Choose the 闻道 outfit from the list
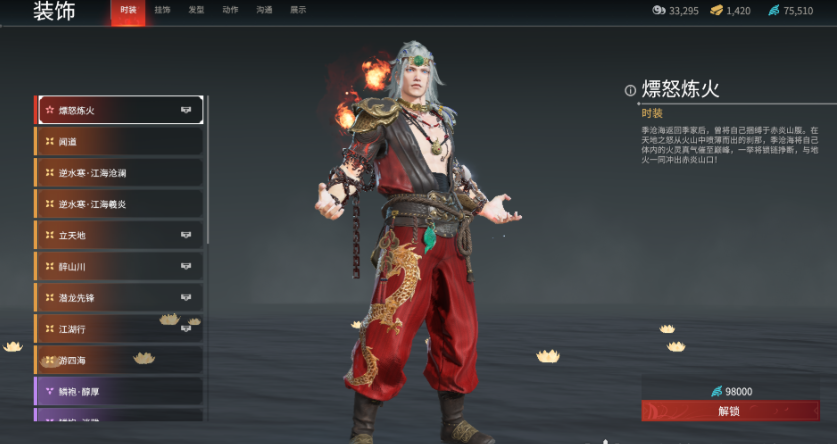Viewport: 837px width, 444px height. tap(120, 142)
